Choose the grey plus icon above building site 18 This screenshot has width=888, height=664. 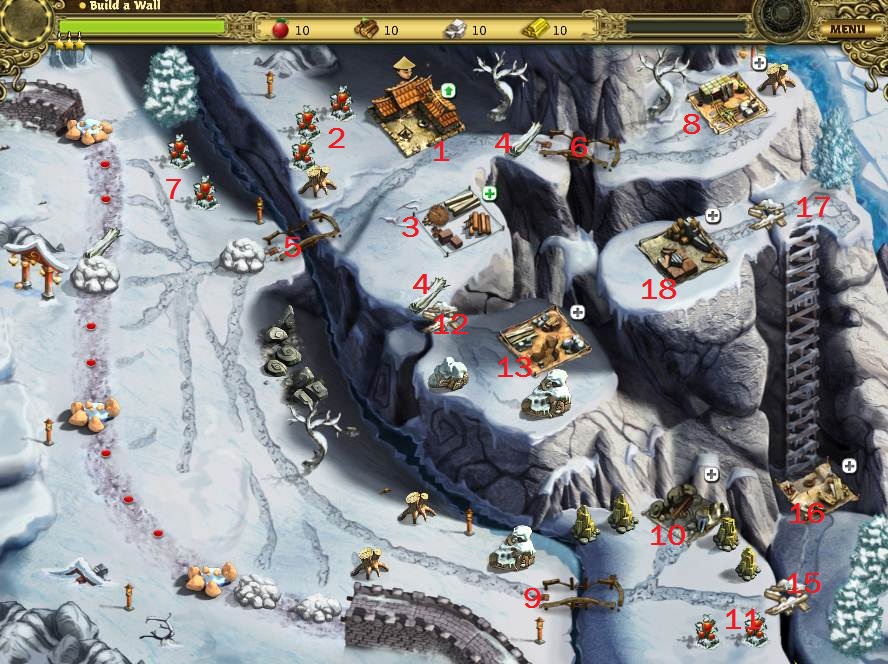pos(713,215)
